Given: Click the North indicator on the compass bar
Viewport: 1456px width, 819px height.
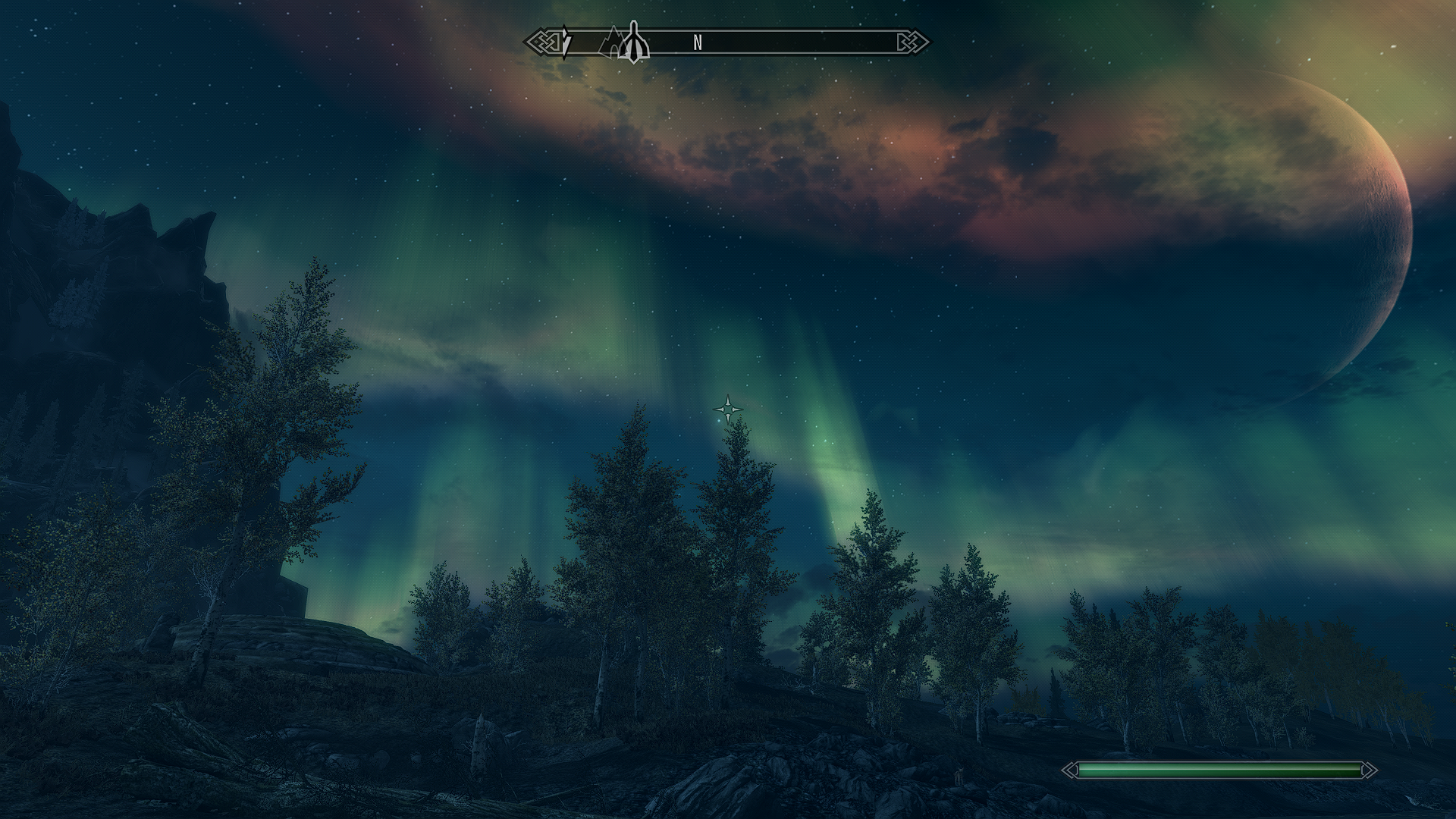Looking at the screenshot, I should point(698,43).
